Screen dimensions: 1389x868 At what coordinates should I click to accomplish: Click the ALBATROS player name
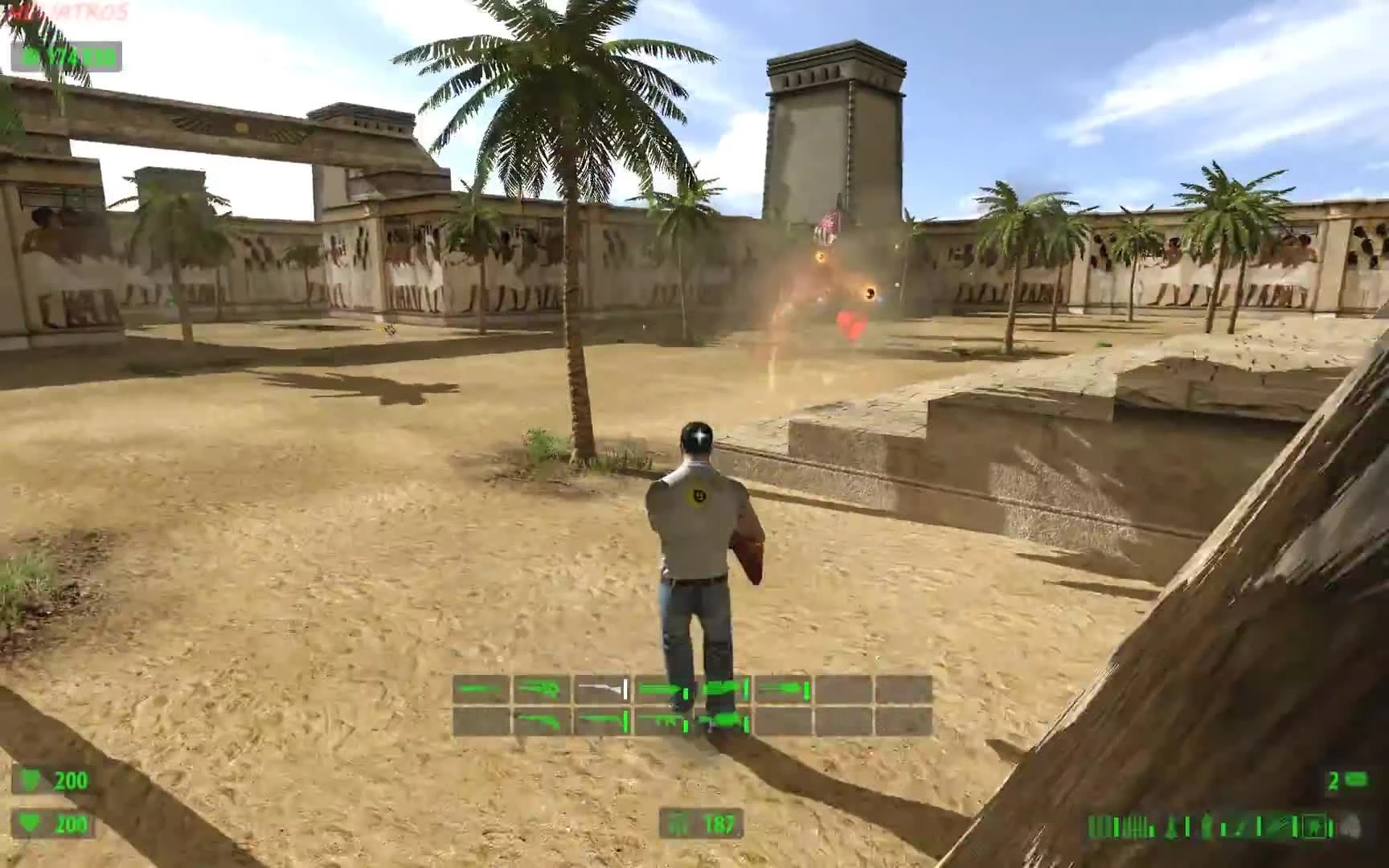[64, 11]
